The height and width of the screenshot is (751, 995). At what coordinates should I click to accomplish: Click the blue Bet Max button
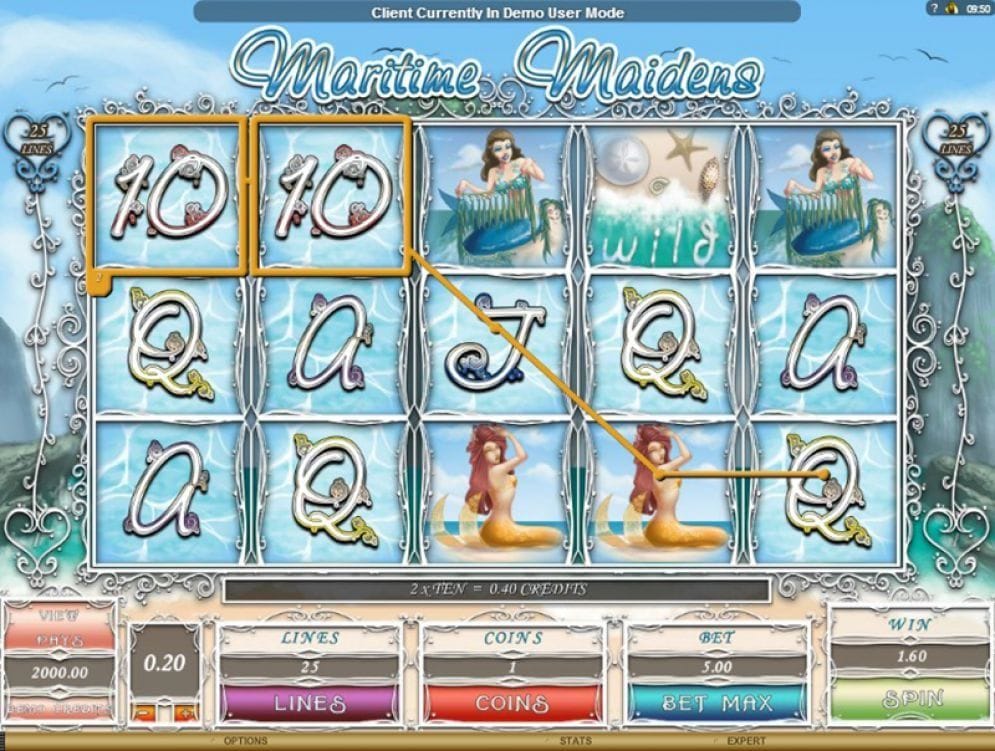716,703
